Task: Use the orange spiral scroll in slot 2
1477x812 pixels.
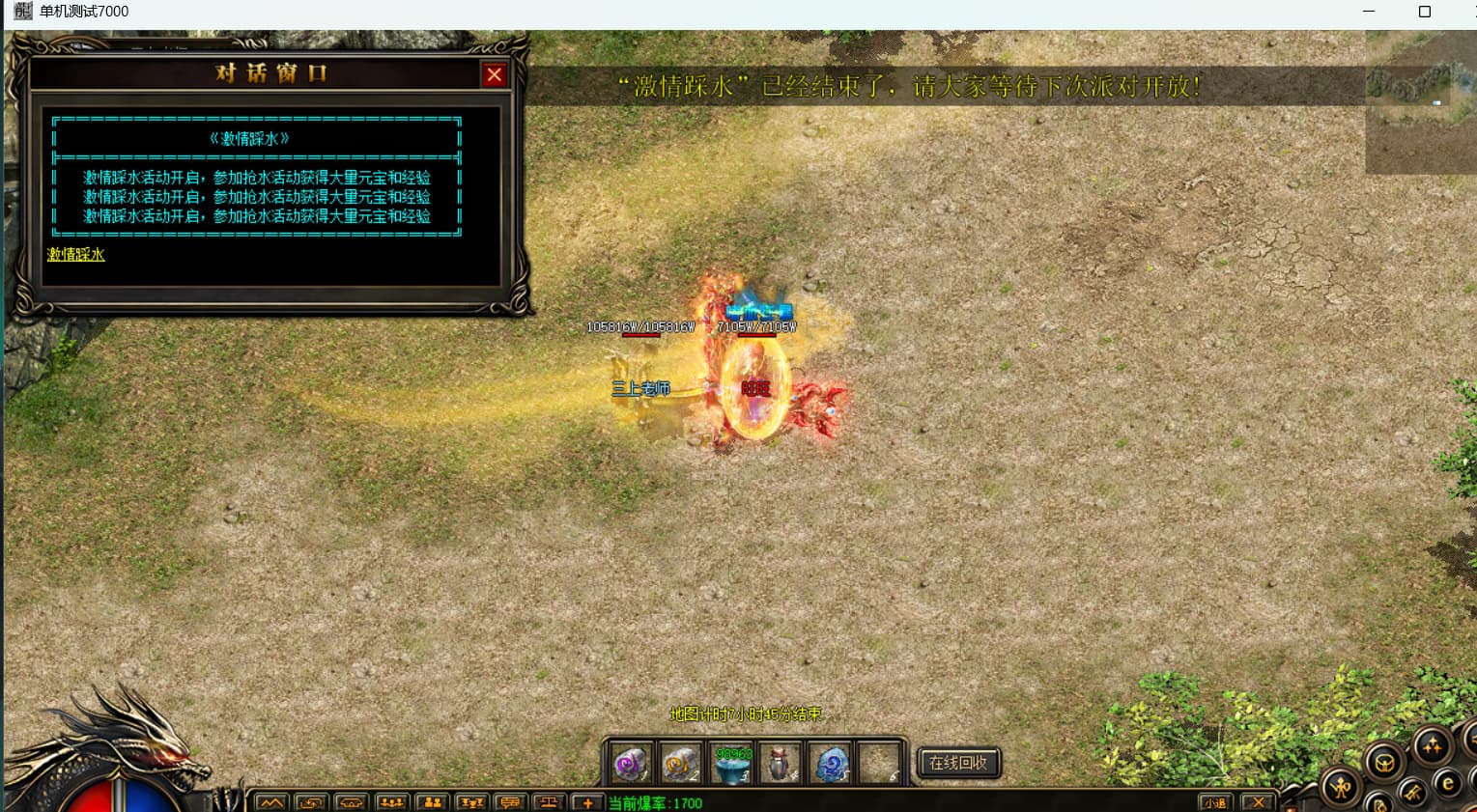Action: pos(681,764)
